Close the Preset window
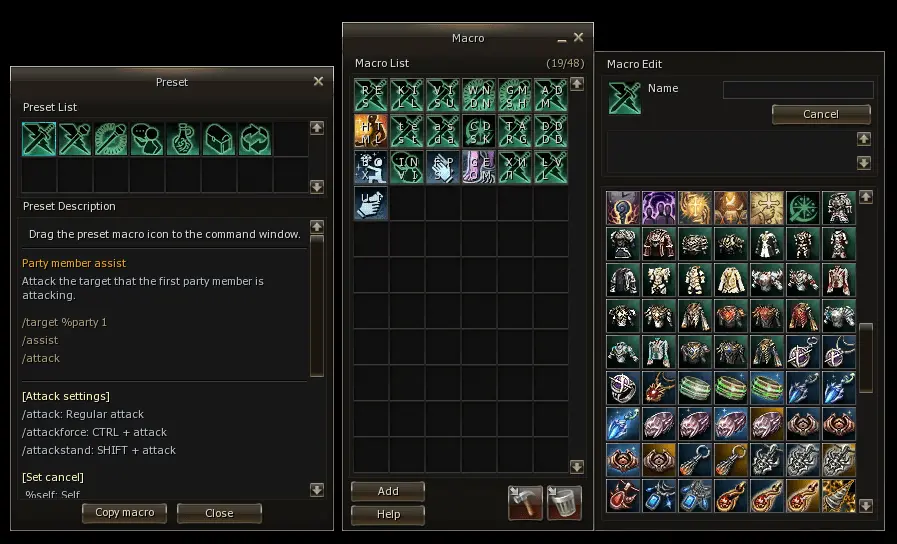The height and width of the screenshot is (544, 897). click(x=318, y=82)
